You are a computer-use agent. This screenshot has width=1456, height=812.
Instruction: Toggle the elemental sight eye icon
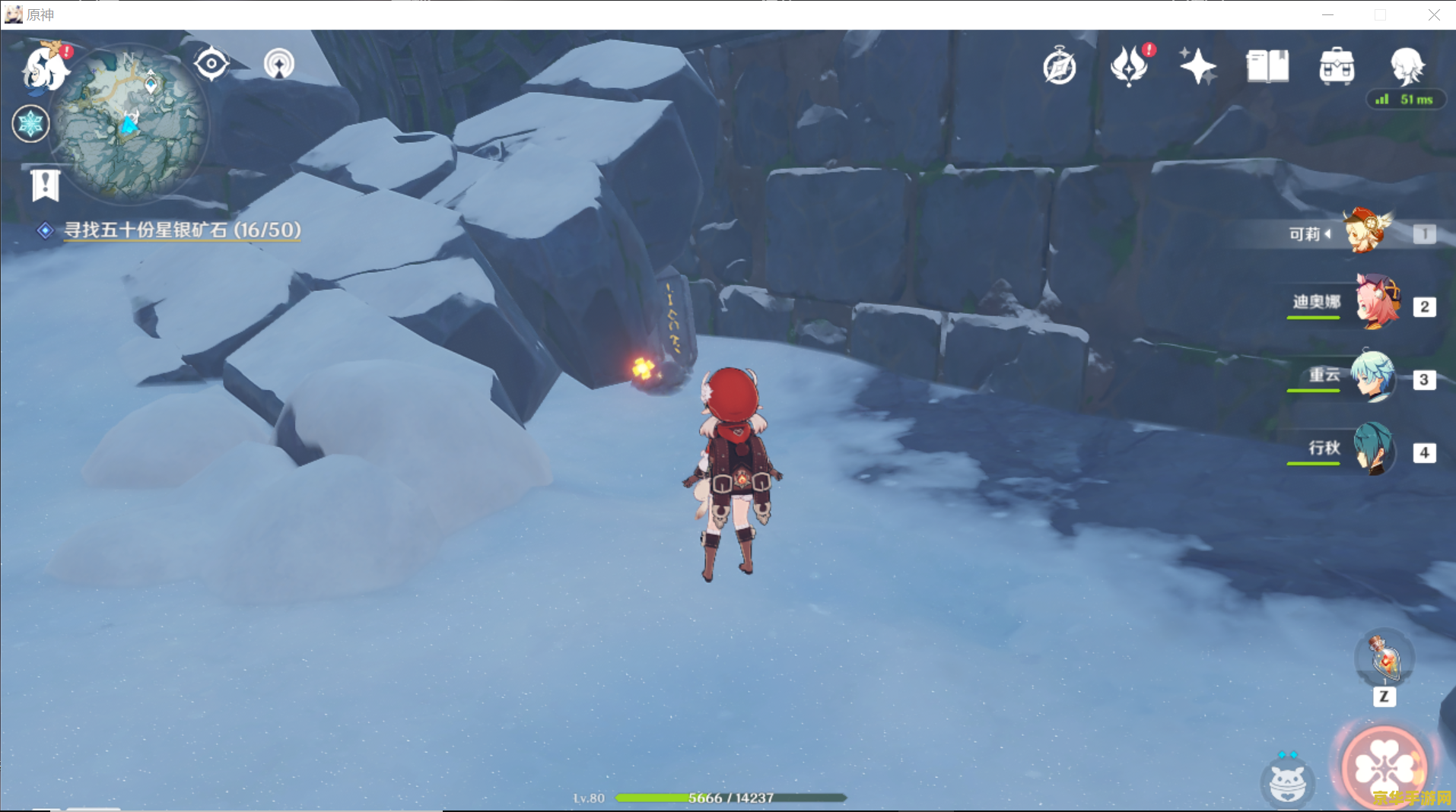(x=211, y=64)
